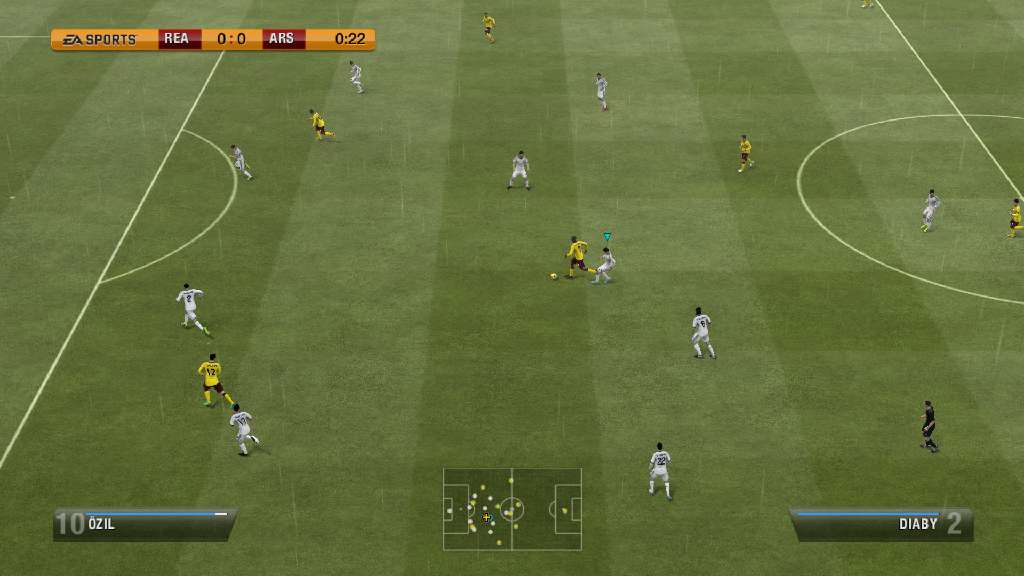The image size is (1024, 576).
Task: Click the pitch radar minimap
Action: click(512, 509)
